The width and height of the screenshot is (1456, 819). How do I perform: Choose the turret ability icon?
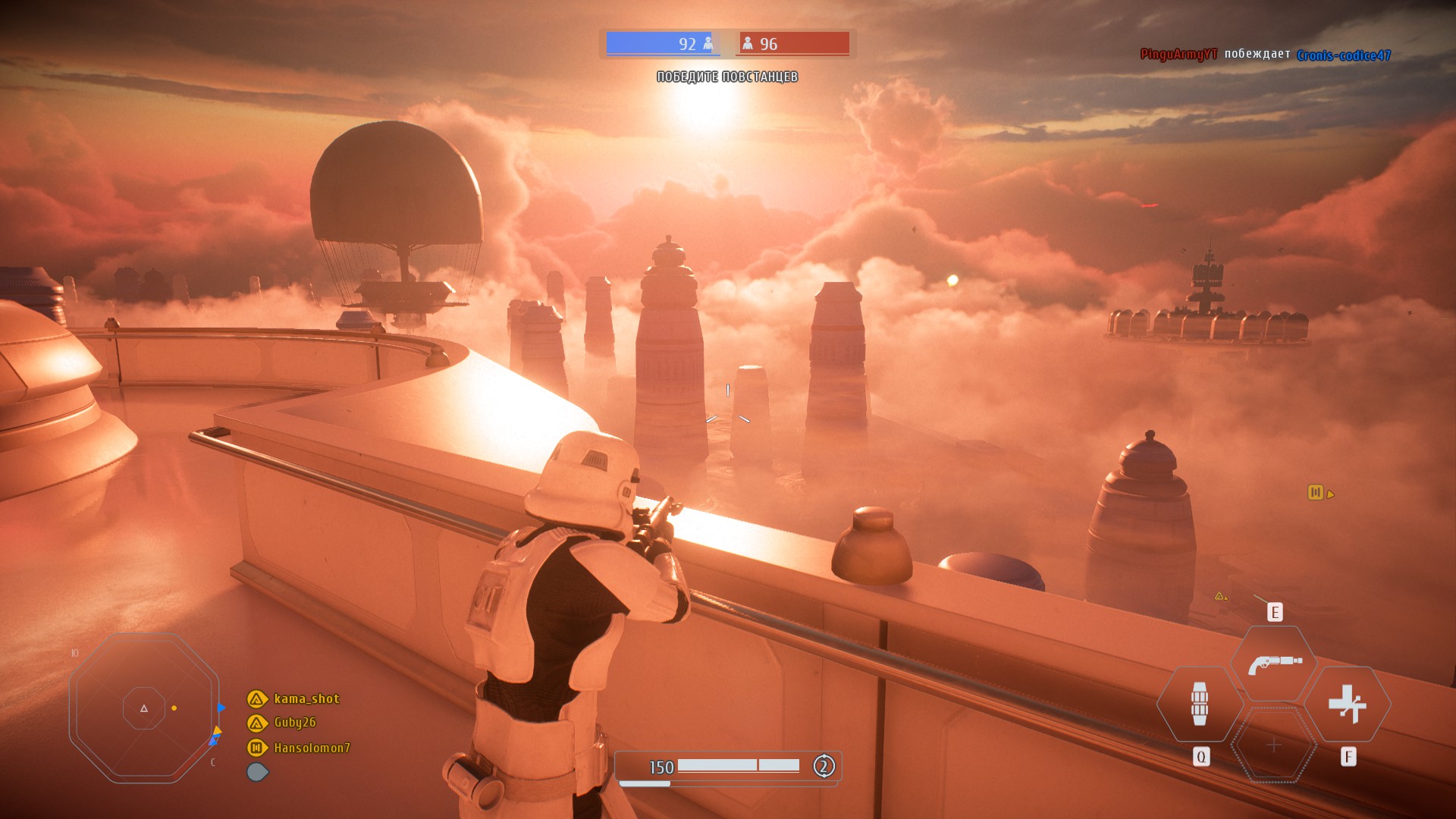click(1348, 704)
